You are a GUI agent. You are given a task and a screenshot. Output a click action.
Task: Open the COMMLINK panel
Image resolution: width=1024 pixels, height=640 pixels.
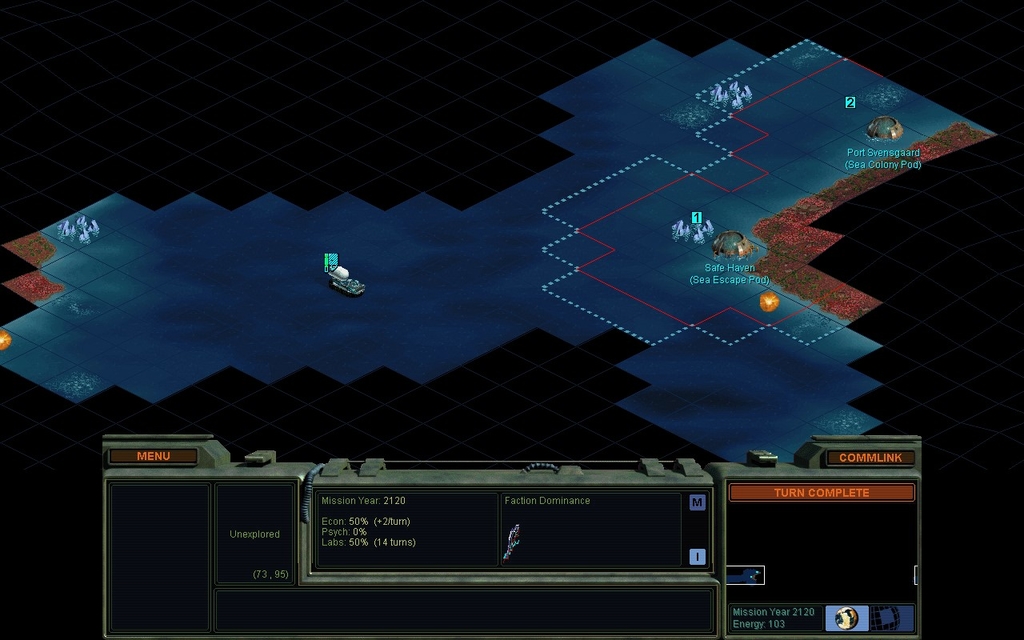pos(869,457)
